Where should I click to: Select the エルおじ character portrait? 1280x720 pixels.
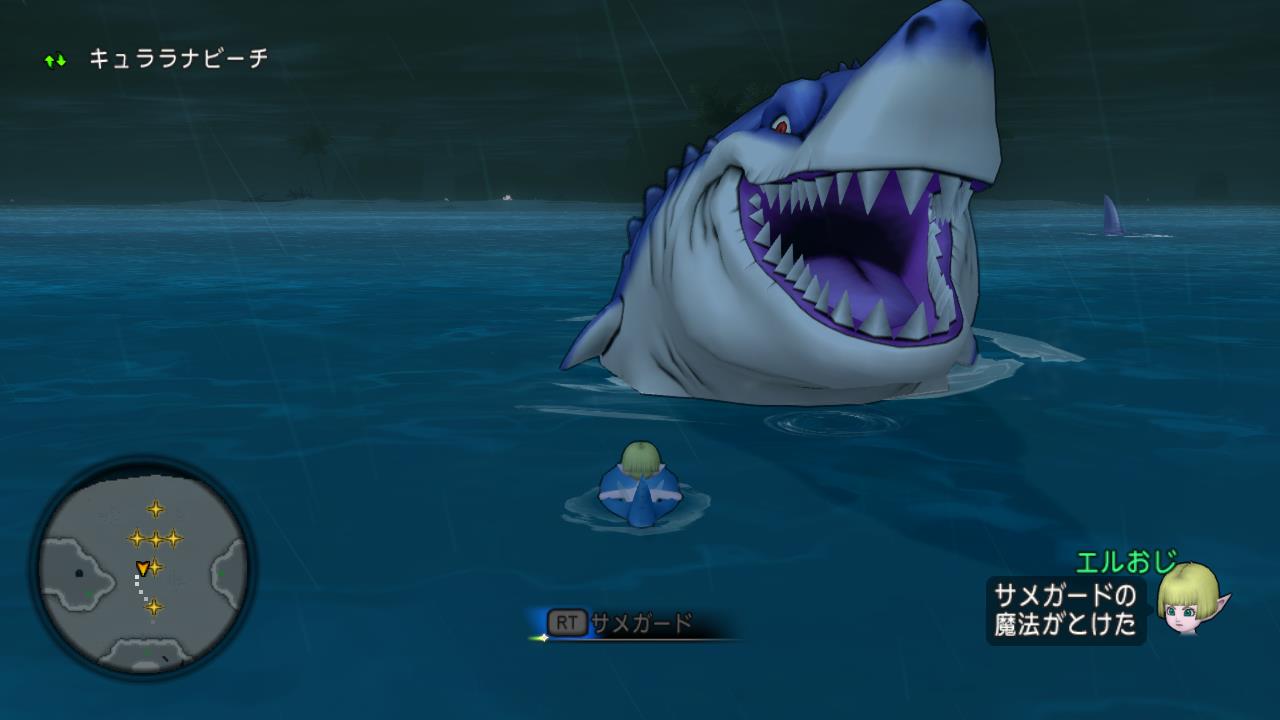click(x=1190, y=599)
